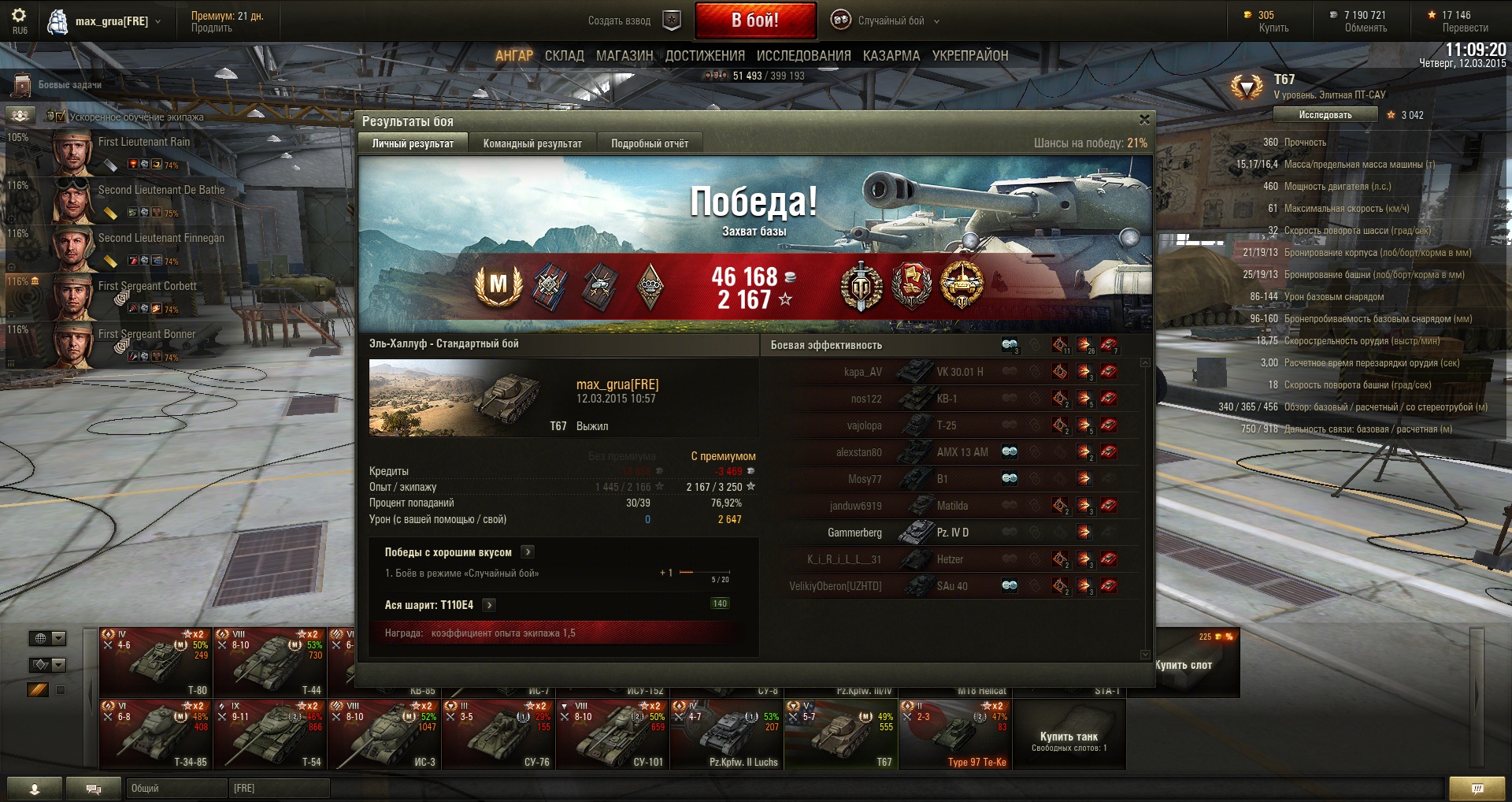This screenshot has width=1512, height=802.
Task: Show the ДОСТИЖЕНИЯ page
Action: (x=705, y=56)
